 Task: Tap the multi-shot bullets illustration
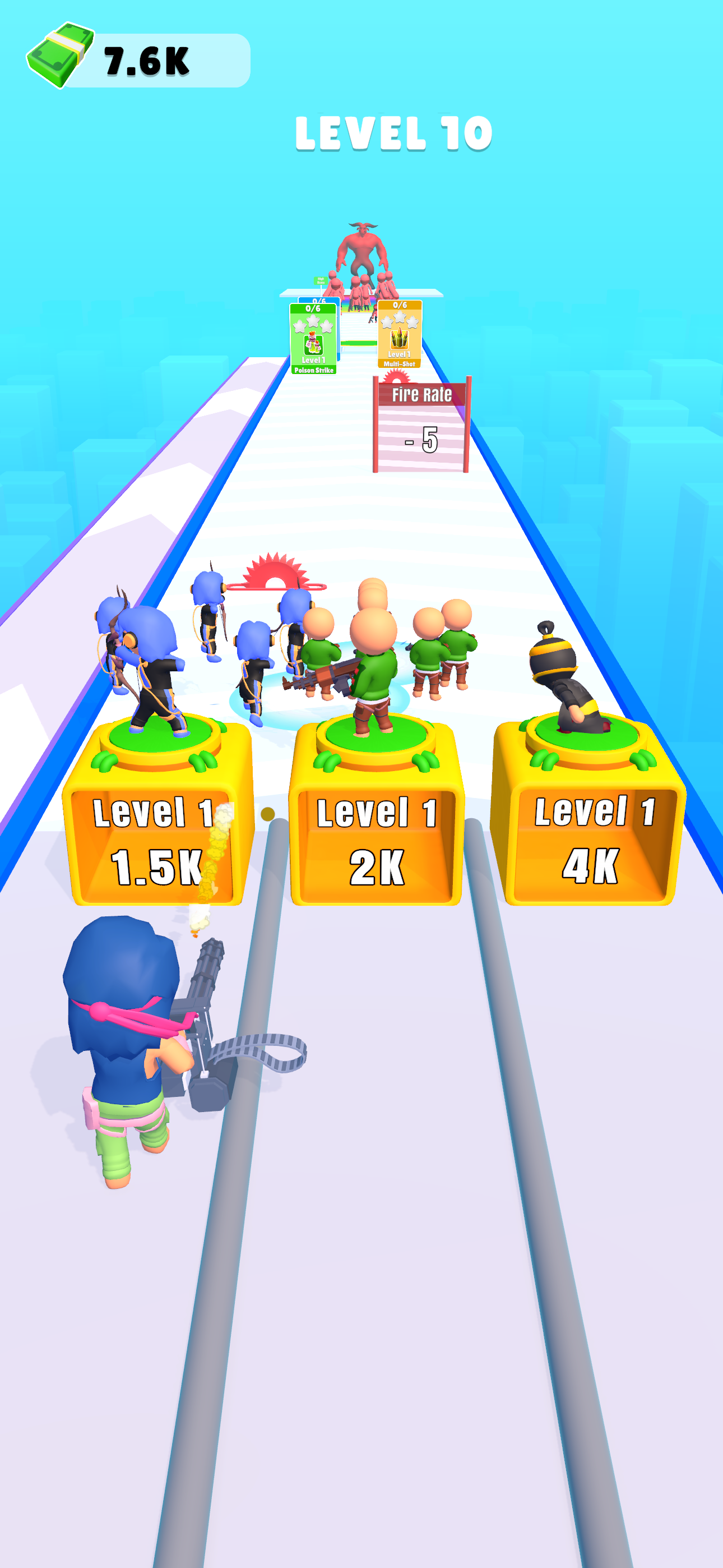pyautogui.click(x=400, y=340)
